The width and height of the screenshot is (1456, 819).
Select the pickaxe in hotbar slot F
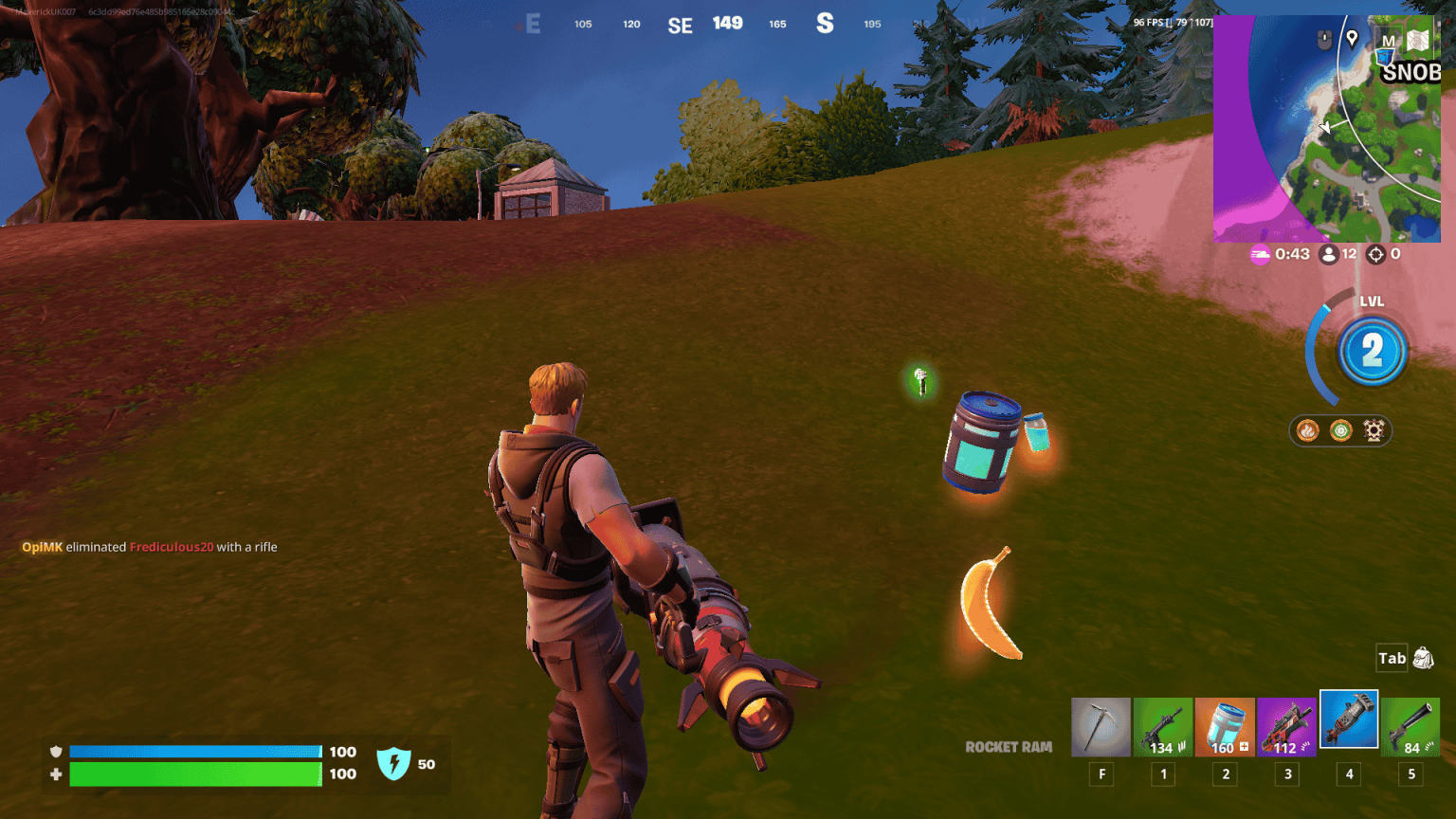1101,725
